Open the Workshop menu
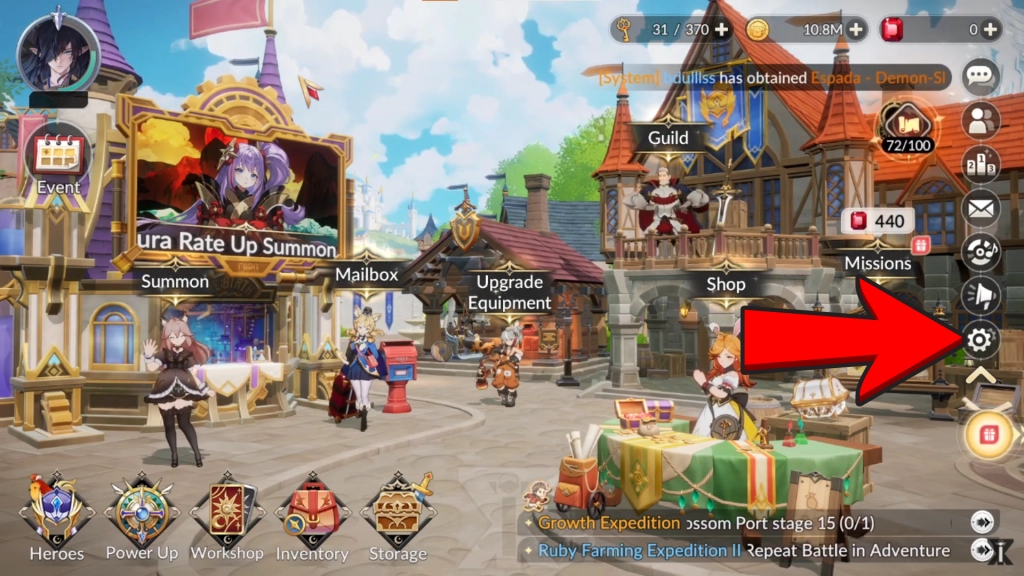Image resolution: width=1024 pixels, height=576 pixels. point(227,513)
